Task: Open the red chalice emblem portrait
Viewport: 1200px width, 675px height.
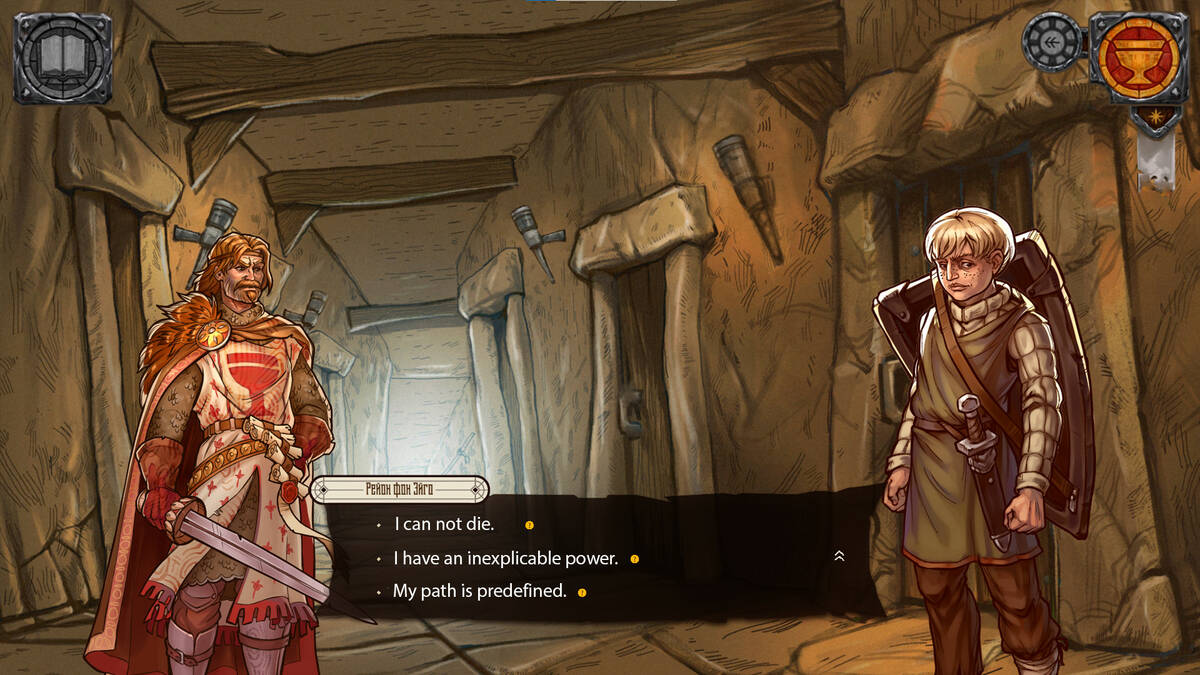Action: [x=1138, y=56]
